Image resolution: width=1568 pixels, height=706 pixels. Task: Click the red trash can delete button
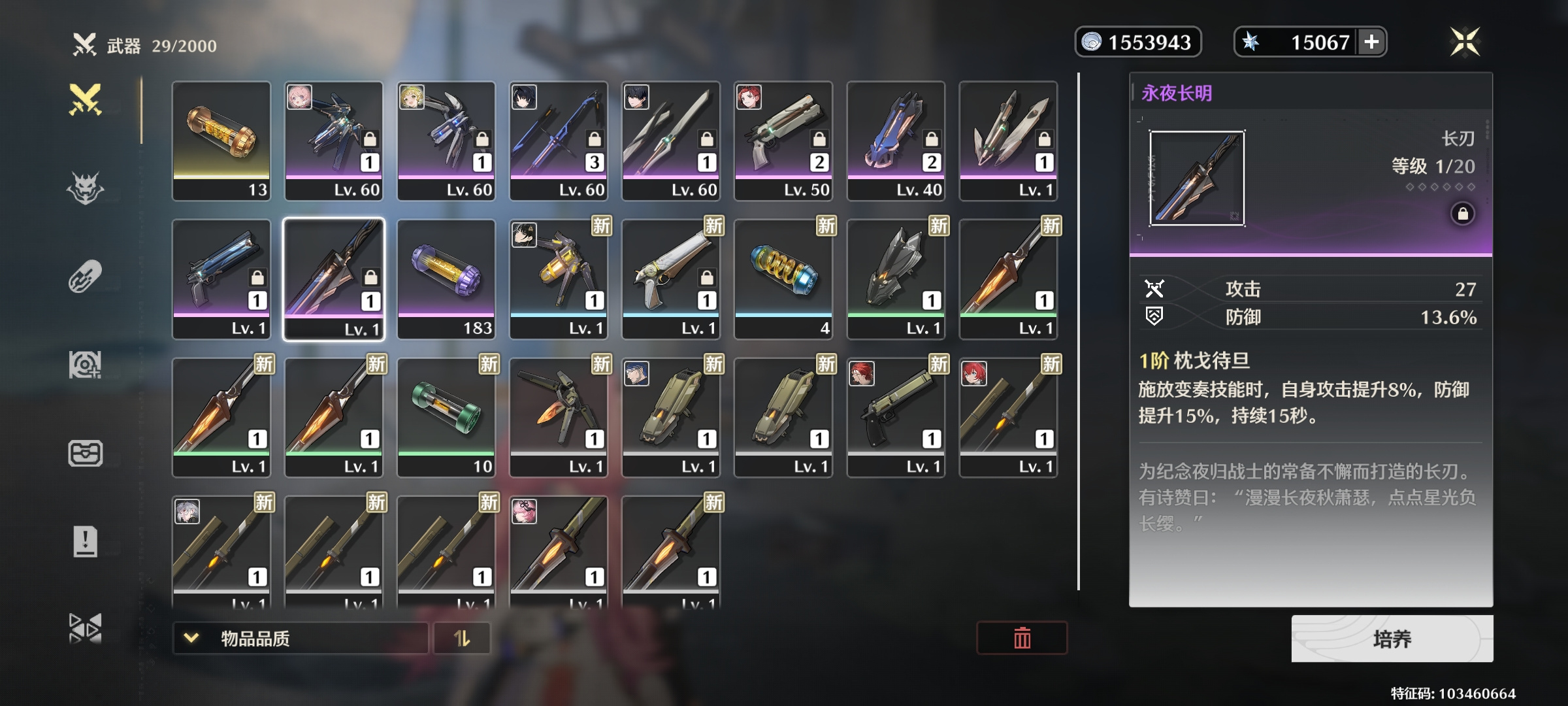1022,638
